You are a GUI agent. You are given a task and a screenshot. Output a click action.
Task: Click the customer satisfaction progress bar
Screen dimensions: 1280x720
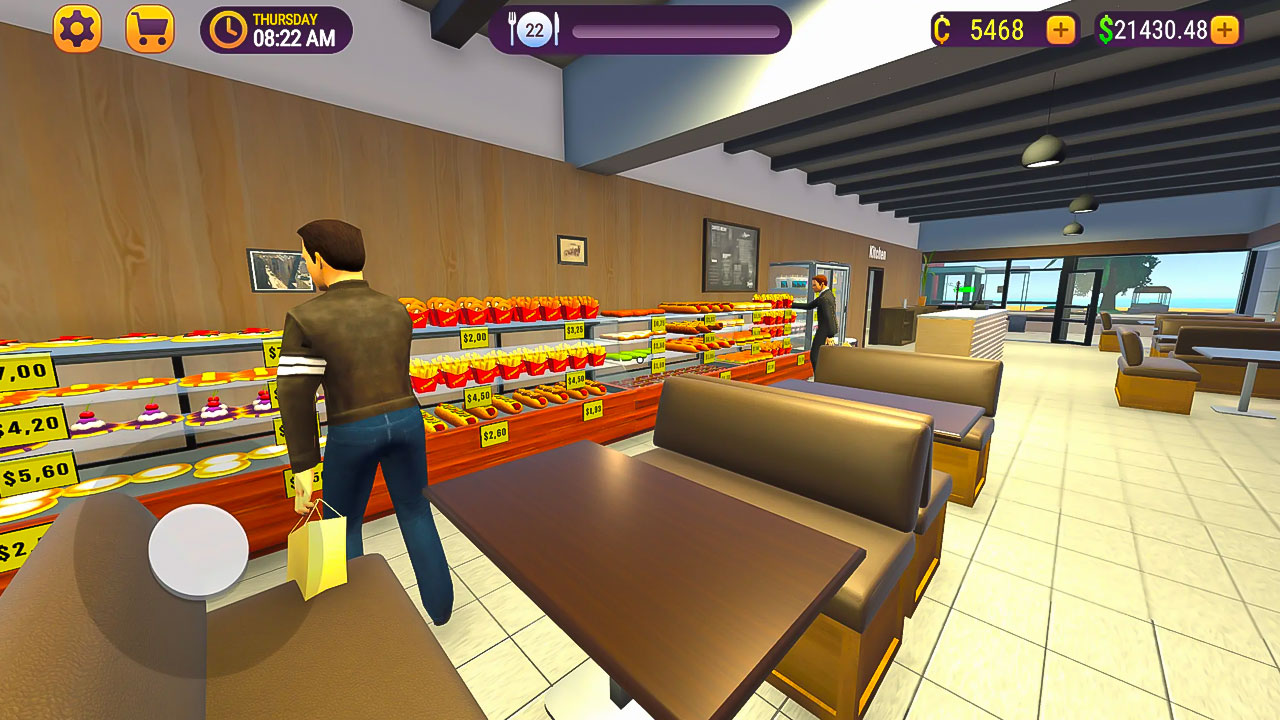point(677,29)
